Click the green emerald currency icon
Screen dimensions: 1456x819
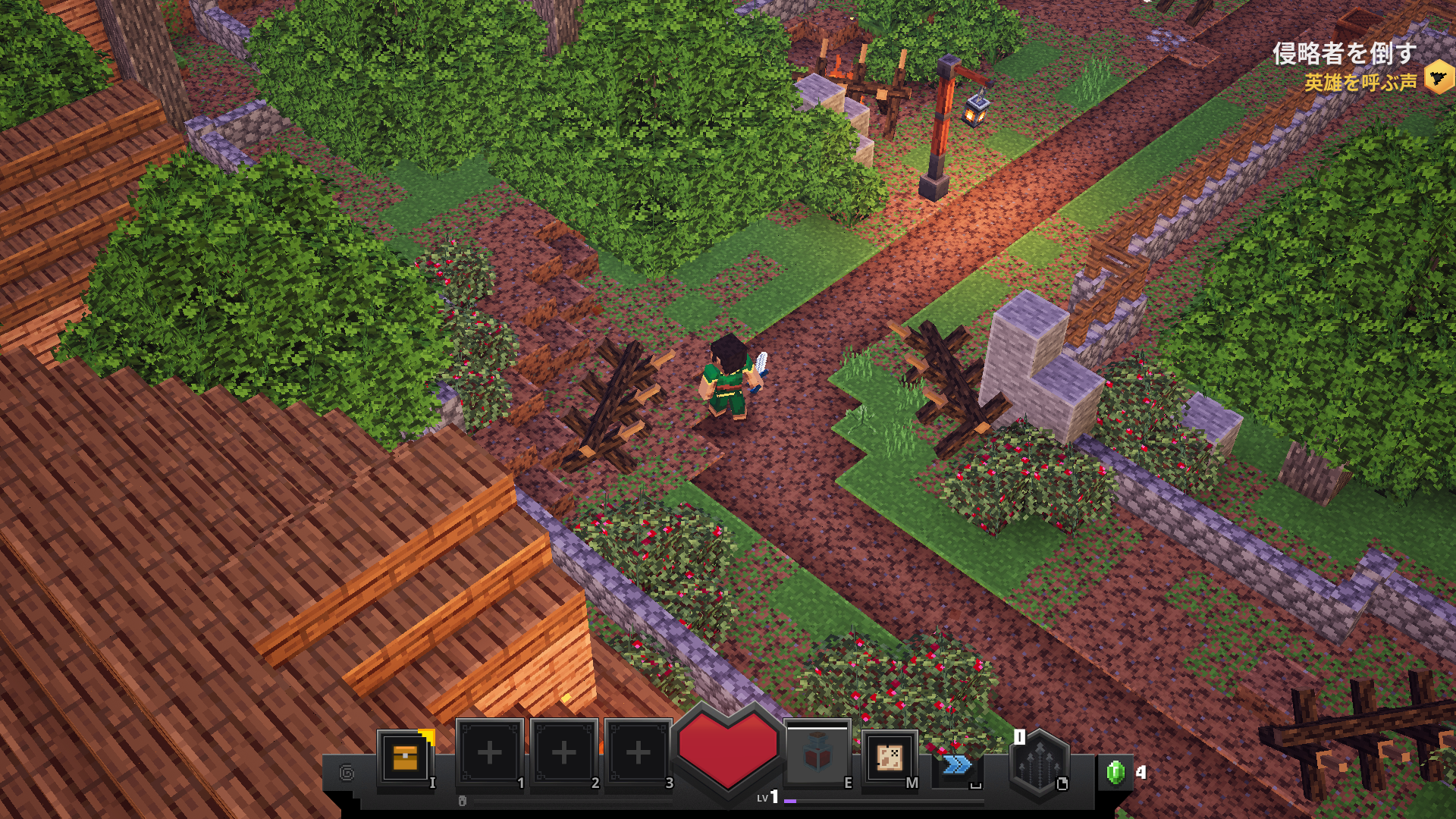pyautogui.click(x=1115, y=772)
